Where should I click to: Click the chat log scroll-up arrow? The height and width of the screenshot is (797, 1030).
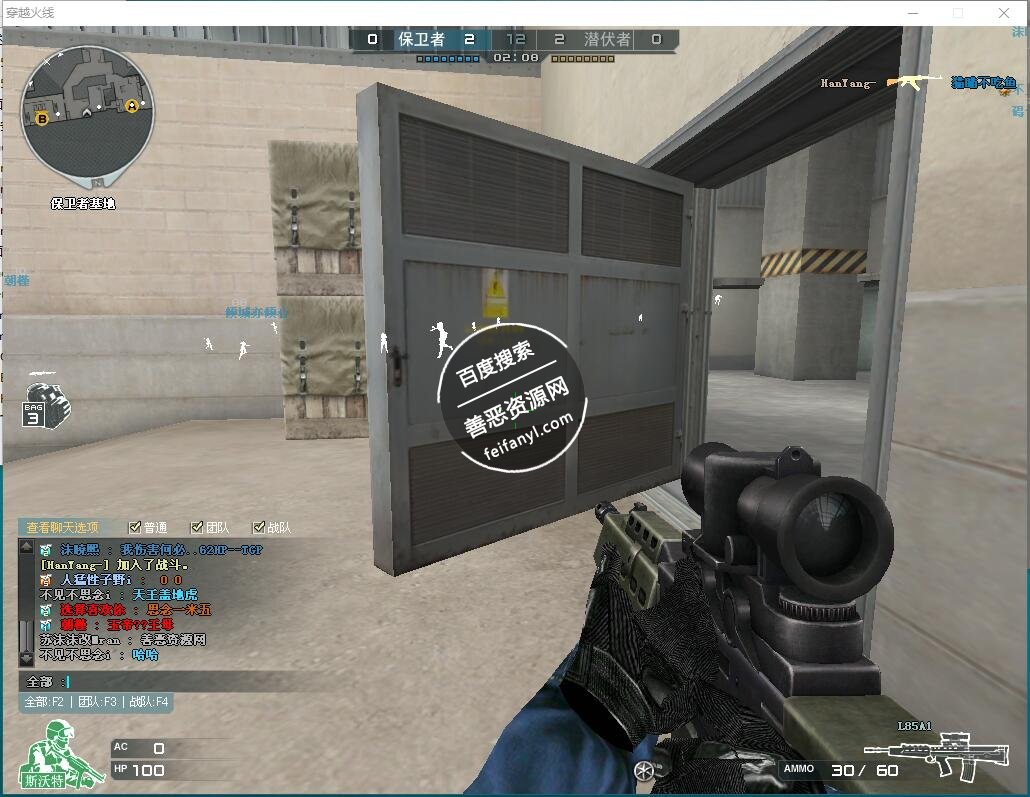click(26, 547)
